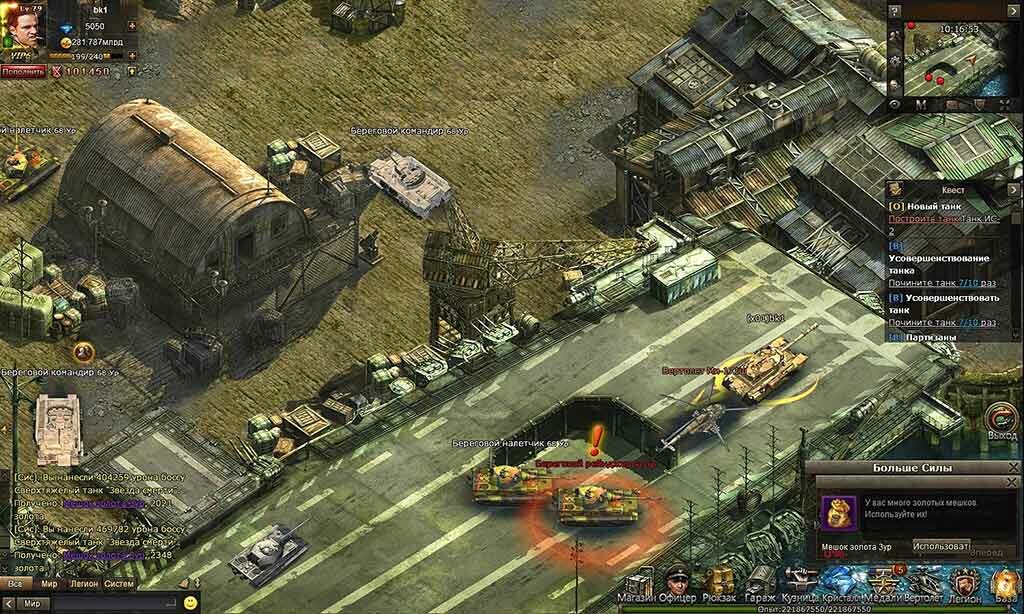Open the Кристалл menu
The height and width of the screenshot is (614, 1024).
pos(841,583)
